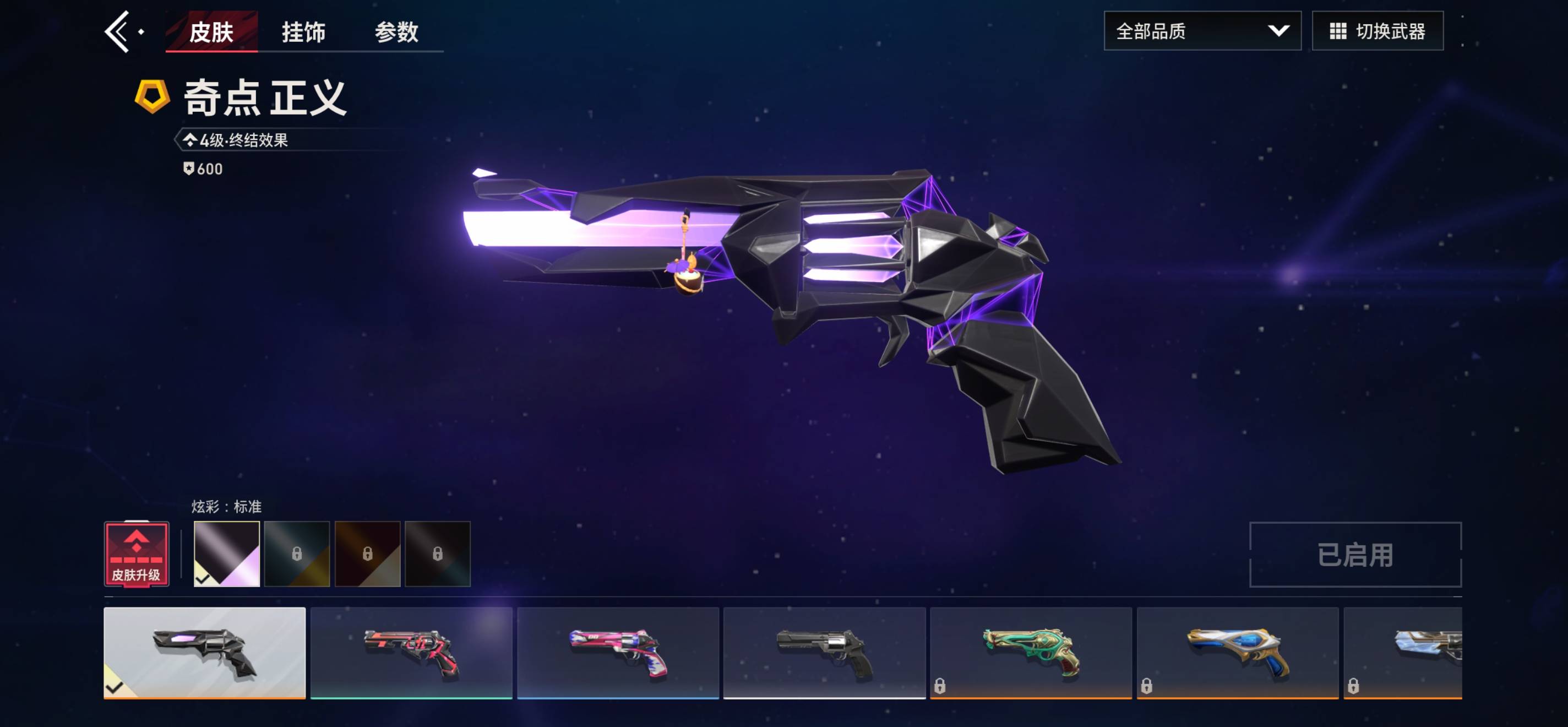
Task: Switch to the 皮肤 tab
Action: point(211,31)
